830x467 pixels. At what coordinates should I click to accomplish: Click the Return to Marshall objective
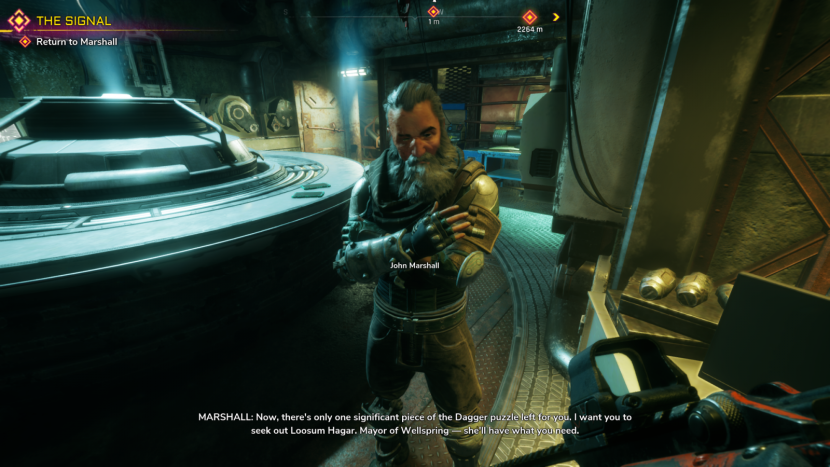(76, 42)
